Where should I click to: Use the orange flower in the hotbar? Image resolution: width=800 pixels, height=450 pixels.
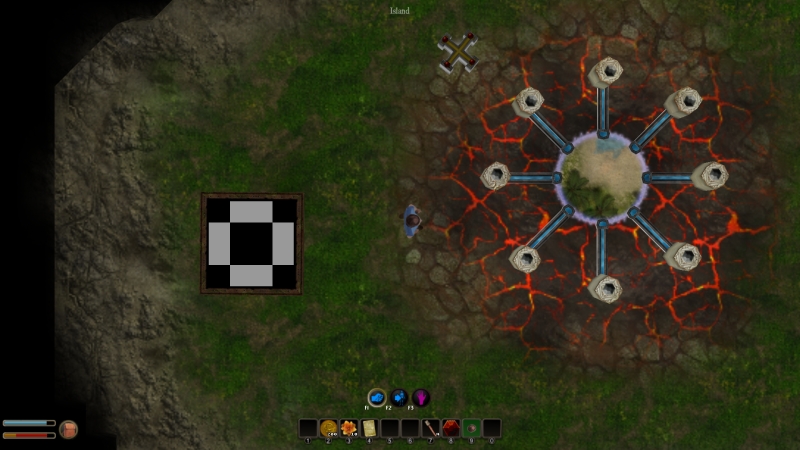(349, 428)
